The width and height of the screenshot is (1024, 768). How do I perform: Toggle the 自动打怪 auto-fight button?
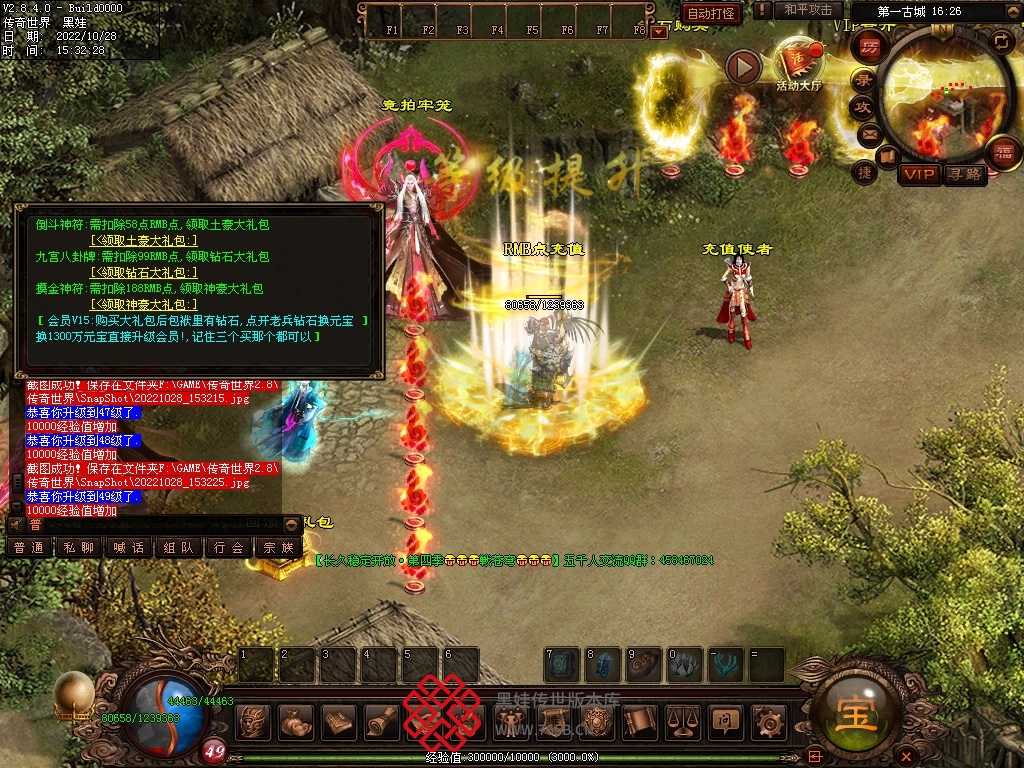712,13
